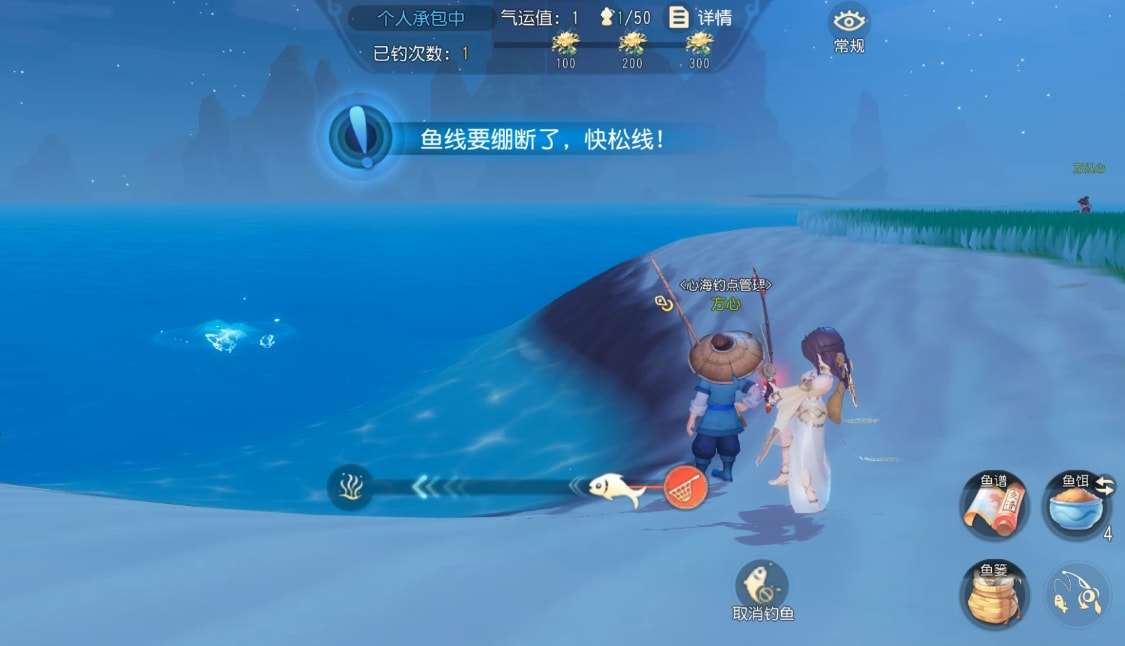Image resolution: width=1125 pixels, height=646 pixels.
Task: Claim the 100 milestone flower reward
Action: pyautogui.click(x=566, y=44)
